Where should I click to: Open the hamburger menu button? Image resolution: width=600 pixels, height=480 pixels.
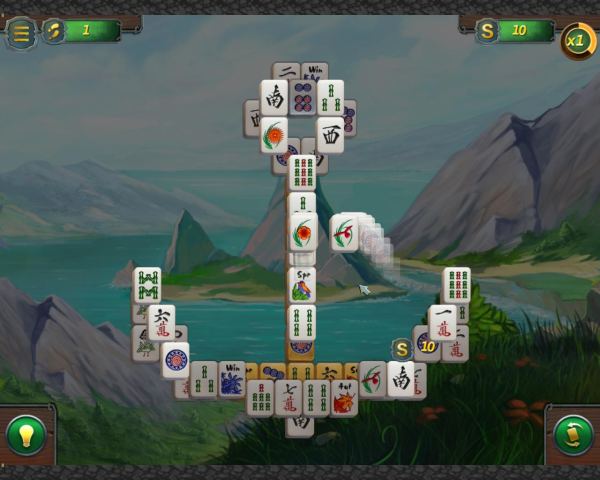(x=19, y=32)
